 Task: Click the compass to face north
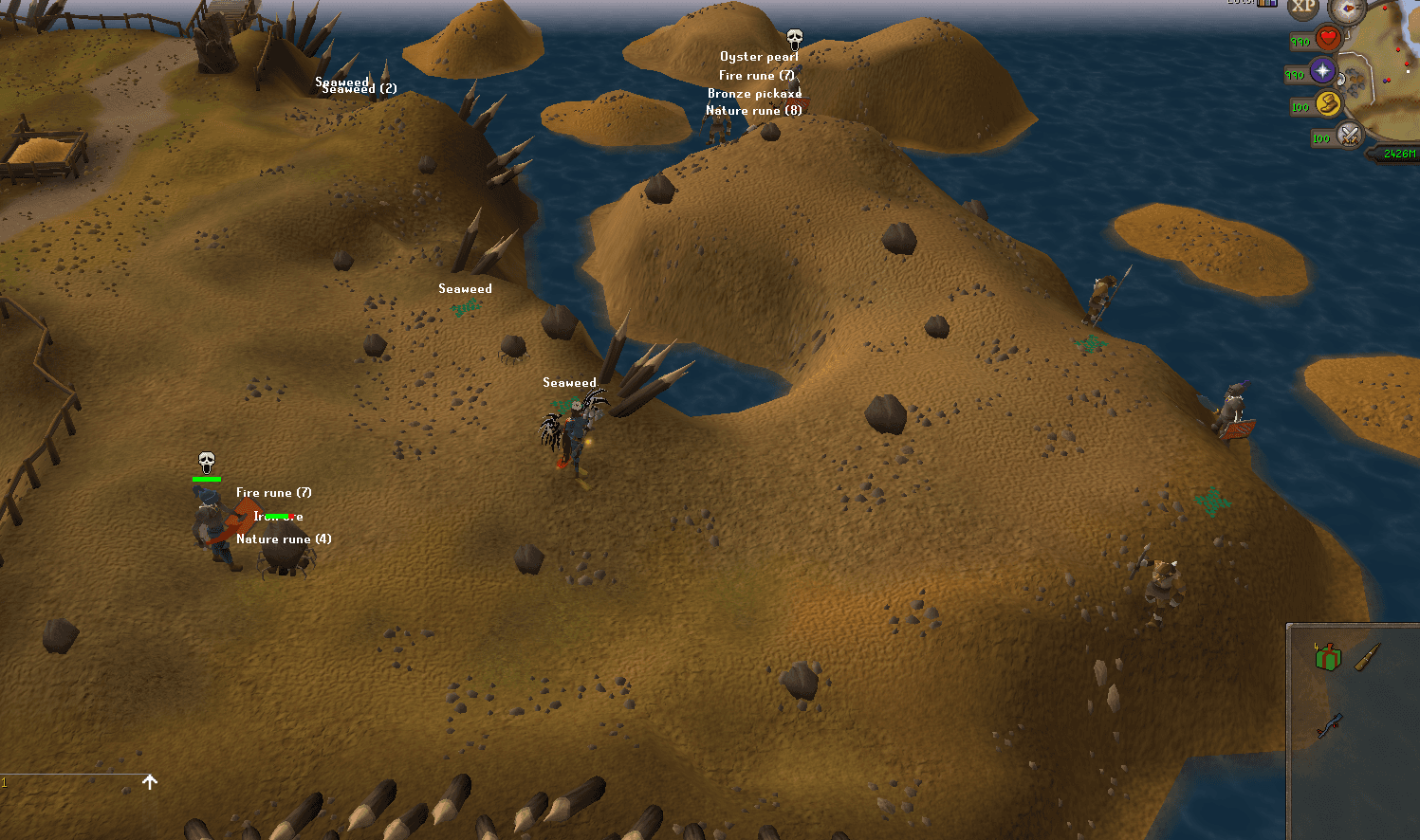[x=1346, y=9]
